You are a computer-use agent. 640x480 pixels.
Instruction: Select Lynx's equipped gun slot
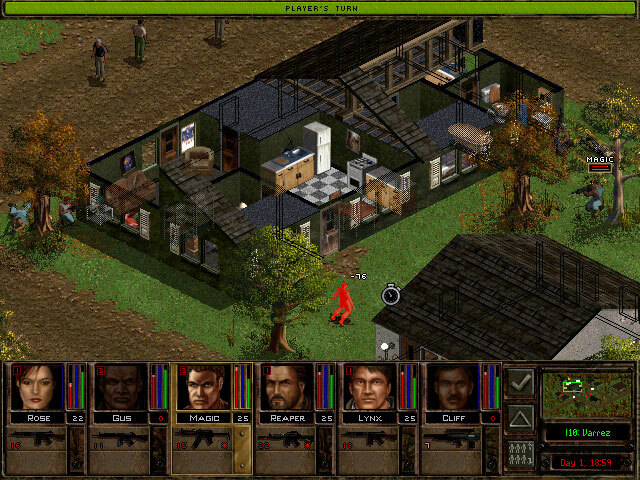click(x=369, y=440)
